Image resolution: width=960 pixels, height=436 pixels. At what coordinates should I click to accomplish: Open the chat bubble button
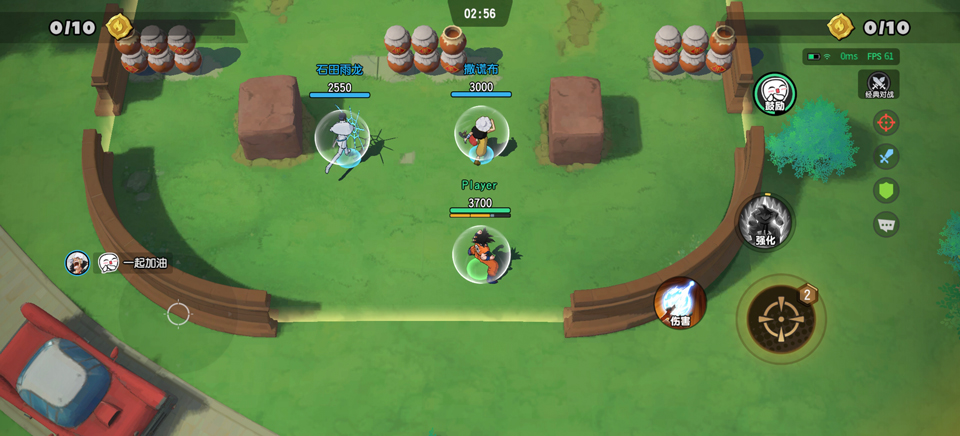click(x=885, y=224)
